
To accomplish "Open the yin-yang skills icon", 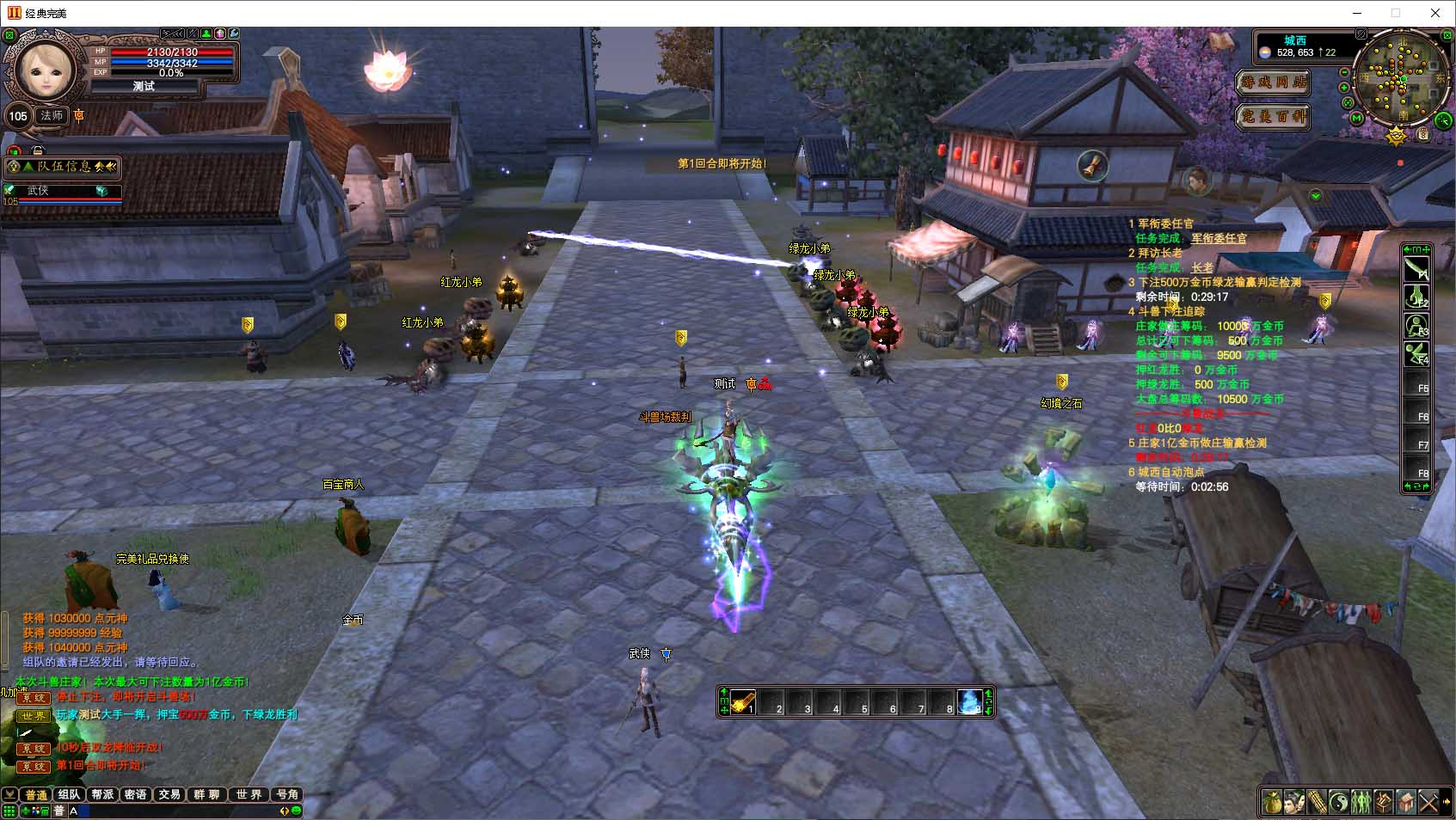I will tap(1339, 803).
